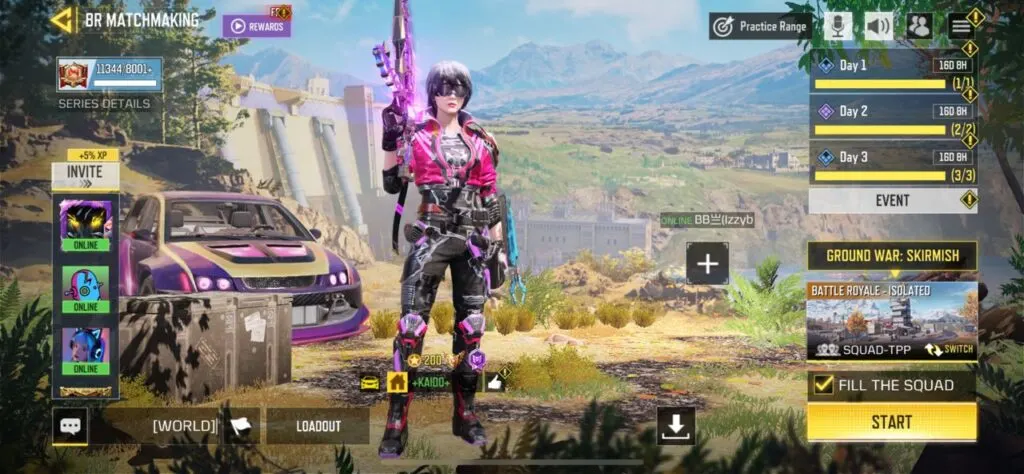The width and height of the screenshot is (1024, 474).
Task: Start the match
Action: coord(891,422)
